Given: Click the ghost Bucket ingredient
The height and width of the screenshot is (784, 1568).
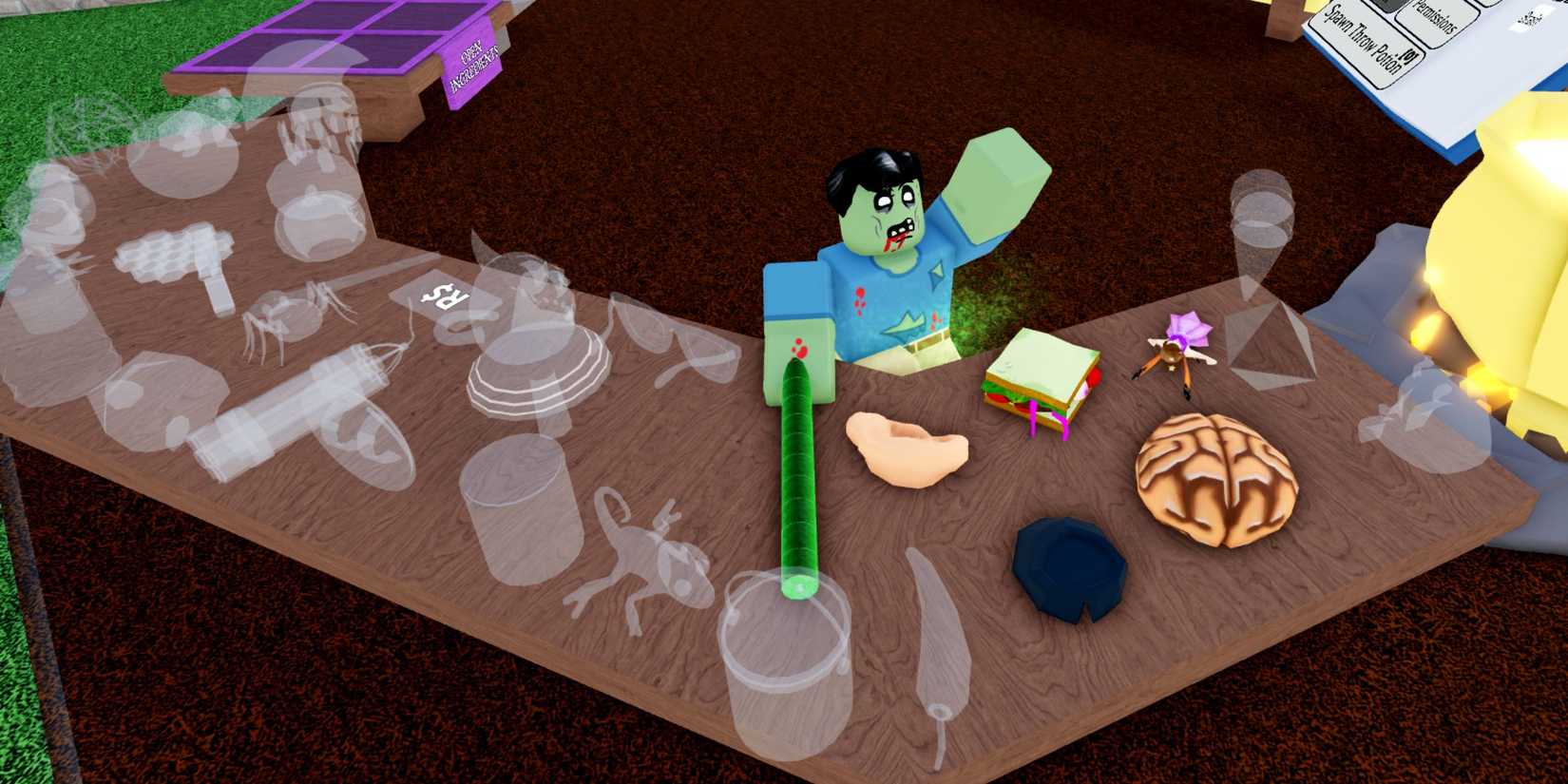Looking at the screenshot, I should point(784,665).
